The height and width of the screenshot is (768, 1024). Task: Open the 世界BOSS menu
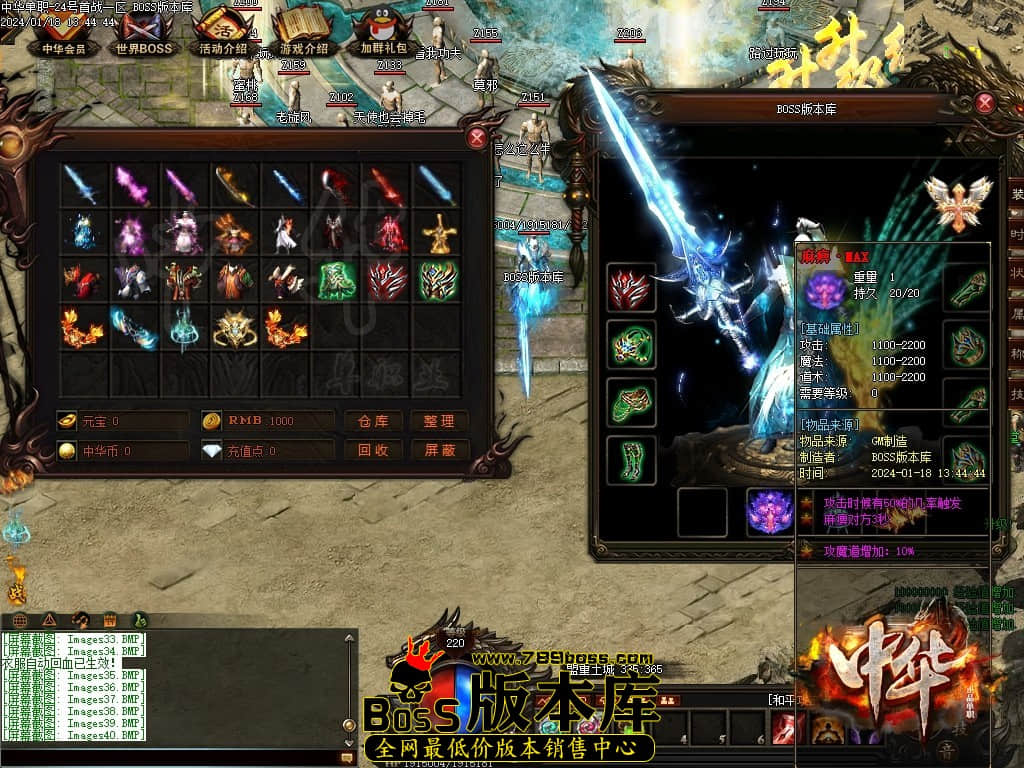pos(144,36)
